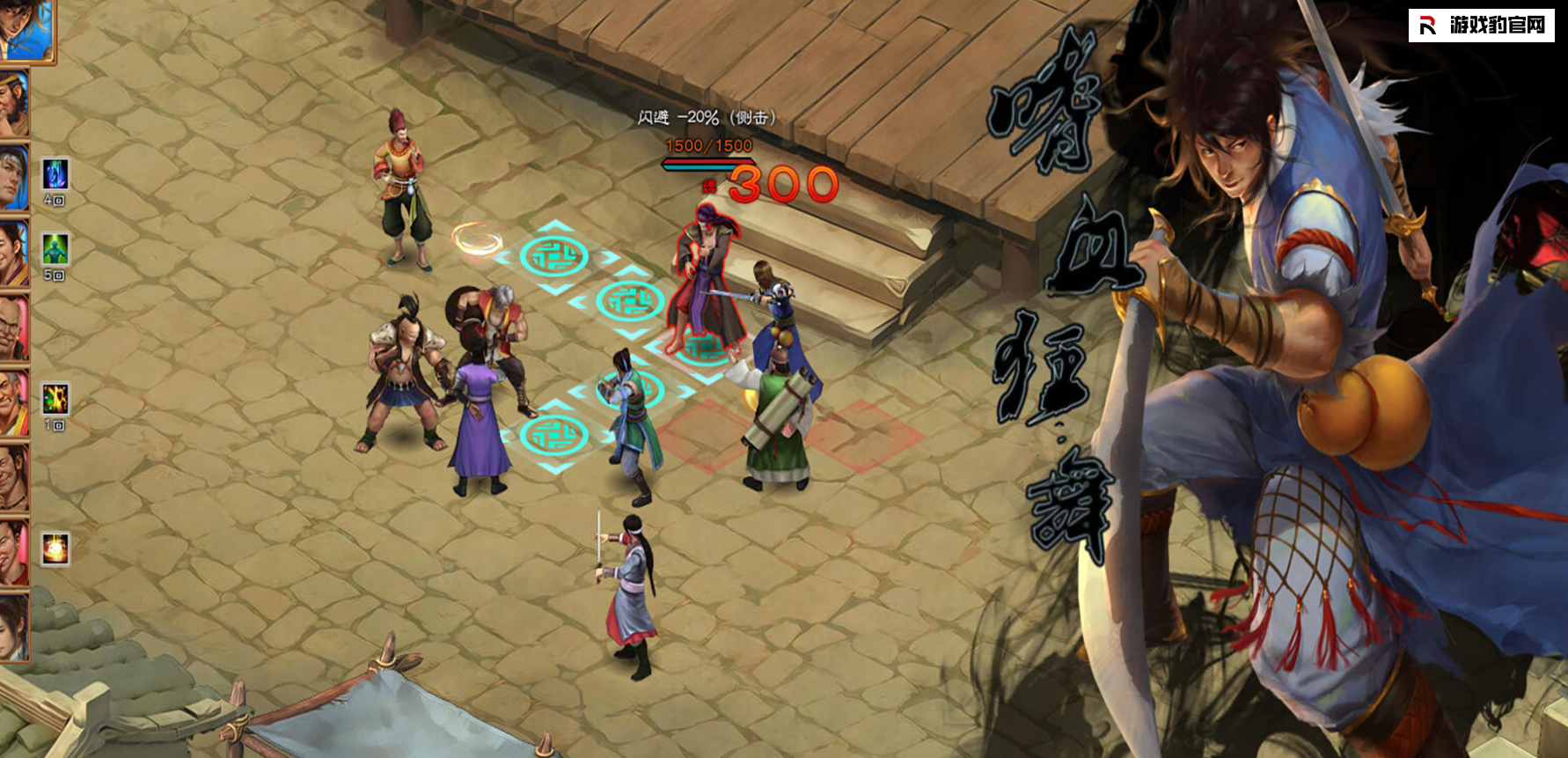This screenshot has width=1568, height=758.
Task: Select the cyan tile beside the glowing ring
Action: coord(554,257)
